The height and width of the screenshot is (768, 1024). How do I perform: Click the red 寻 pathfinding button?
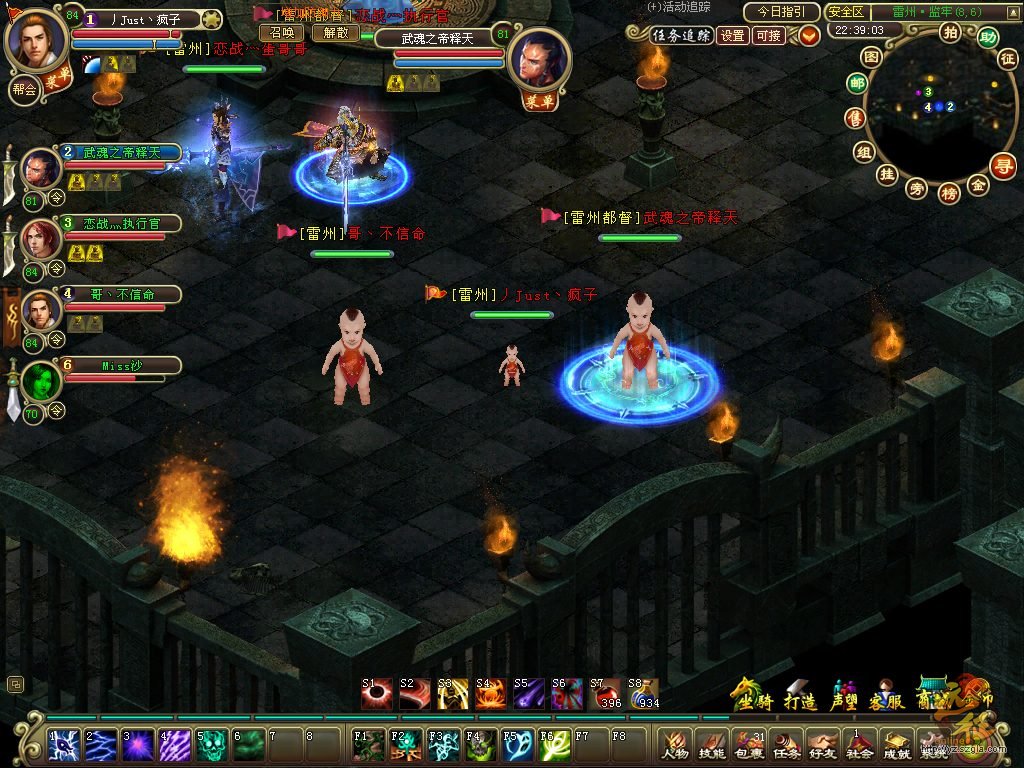click(1002, 166)
